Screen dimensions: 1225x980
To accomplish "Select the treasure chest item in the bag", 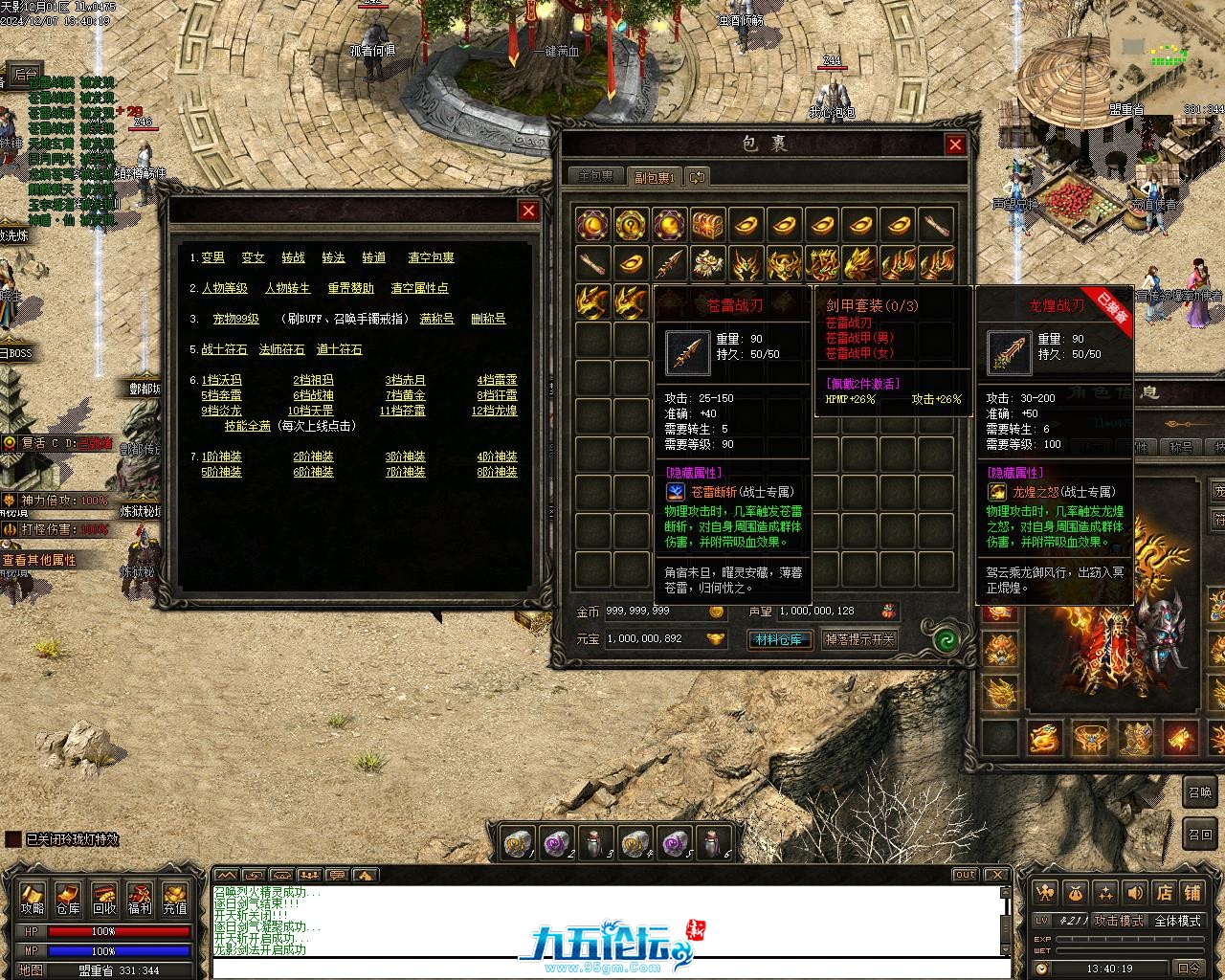I will tap(707, 225).
